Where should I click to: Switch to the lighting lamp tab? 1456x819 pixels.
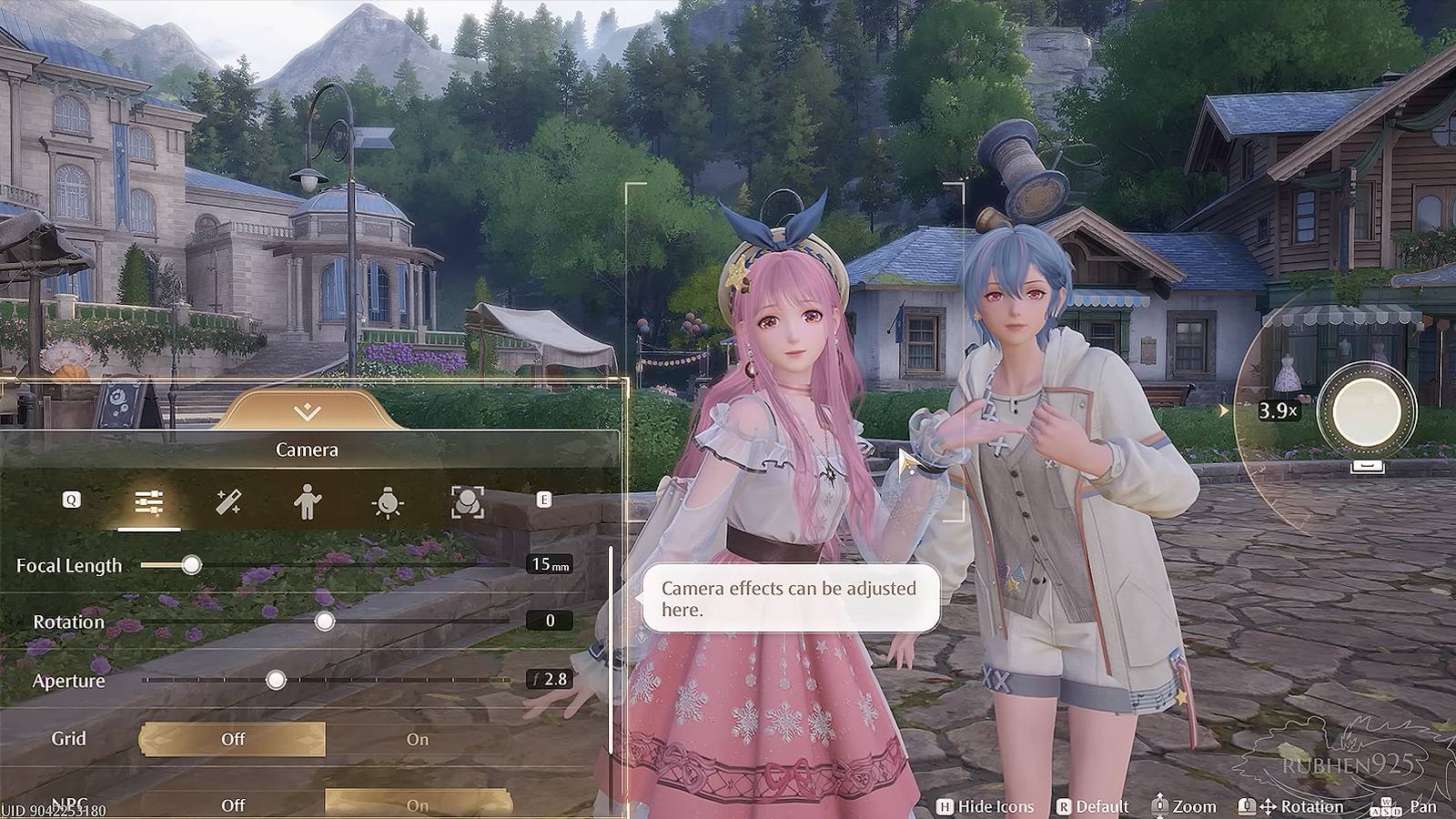coord(388,501)
